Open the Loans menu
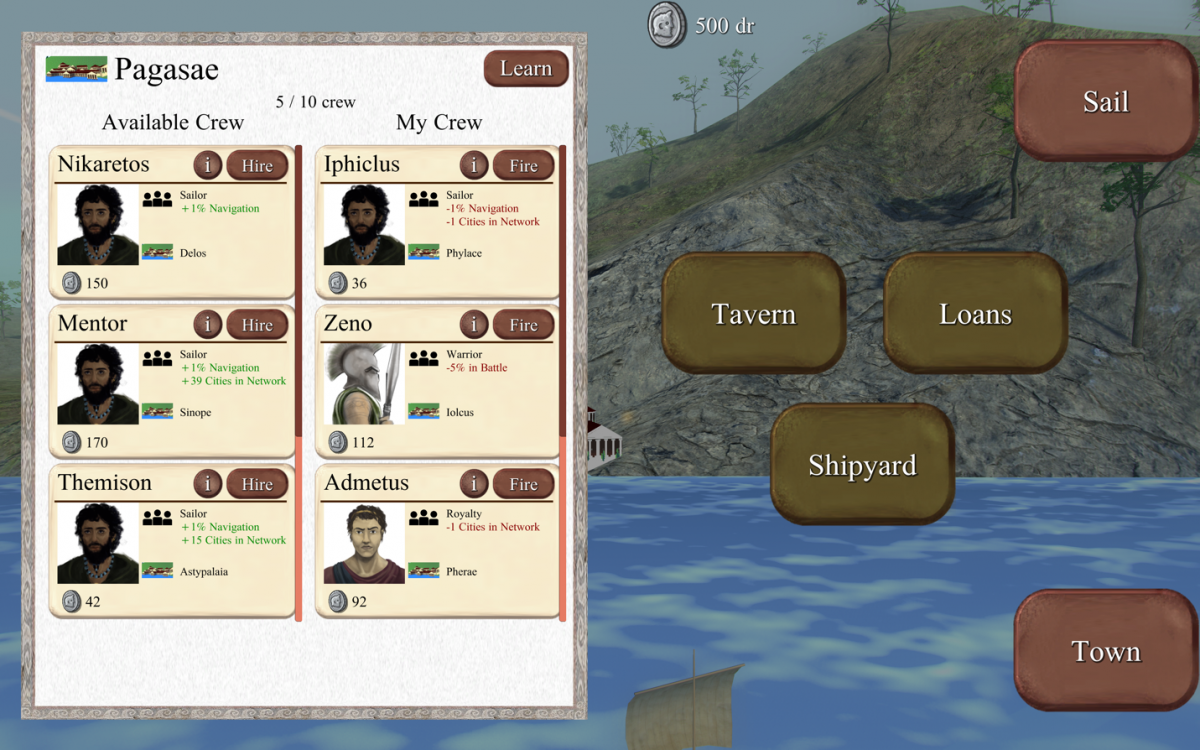This screenshot has width=1200, height=750. (975, 314)
